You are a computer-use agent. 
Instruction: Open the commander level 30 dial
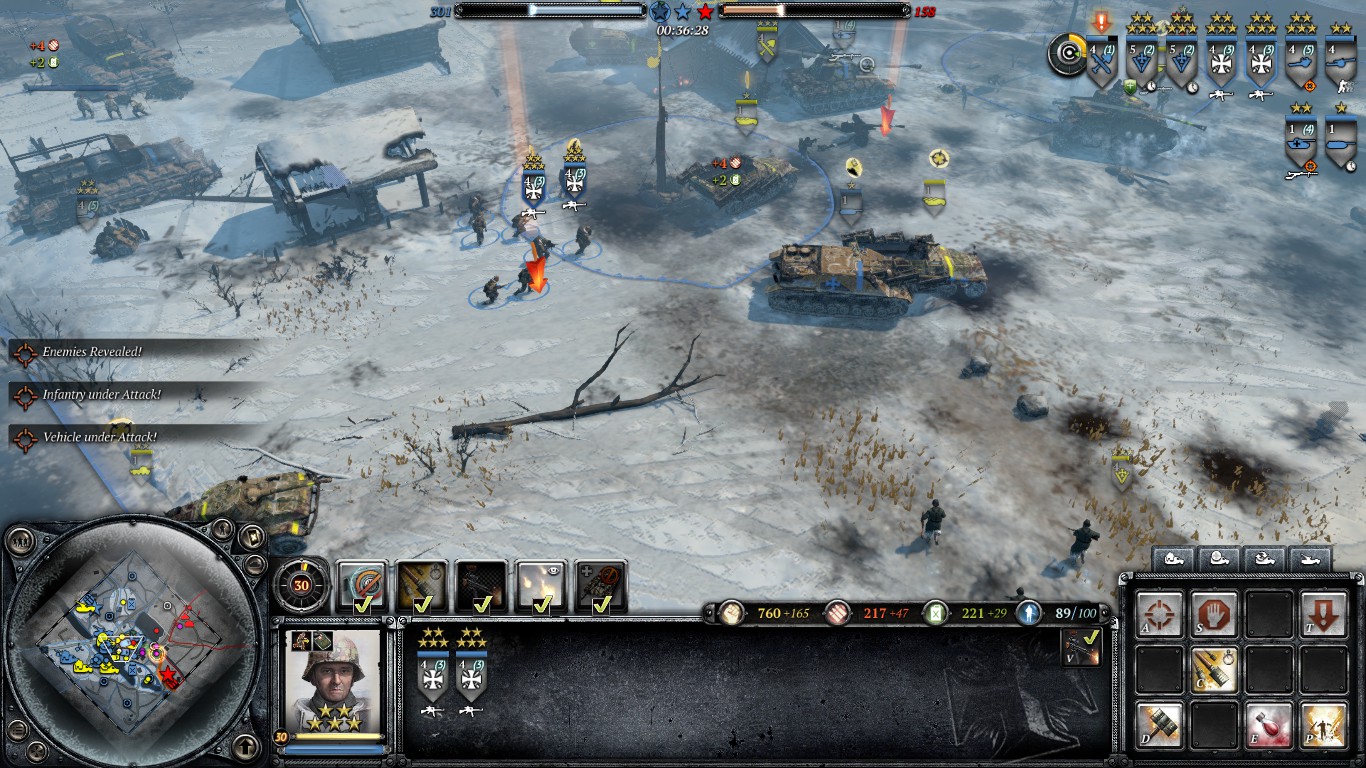301,585
